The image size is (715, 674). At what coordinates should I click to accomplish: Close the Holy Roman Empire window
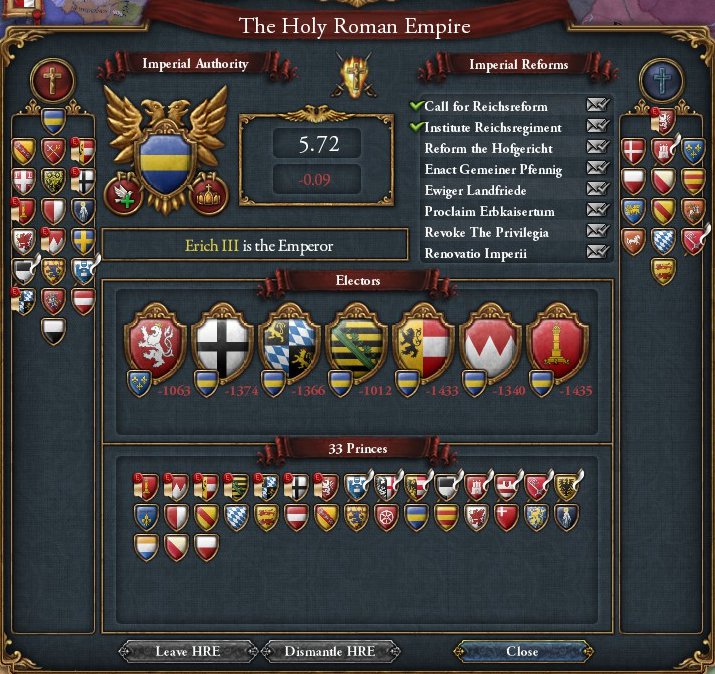[x=521, y=651]
